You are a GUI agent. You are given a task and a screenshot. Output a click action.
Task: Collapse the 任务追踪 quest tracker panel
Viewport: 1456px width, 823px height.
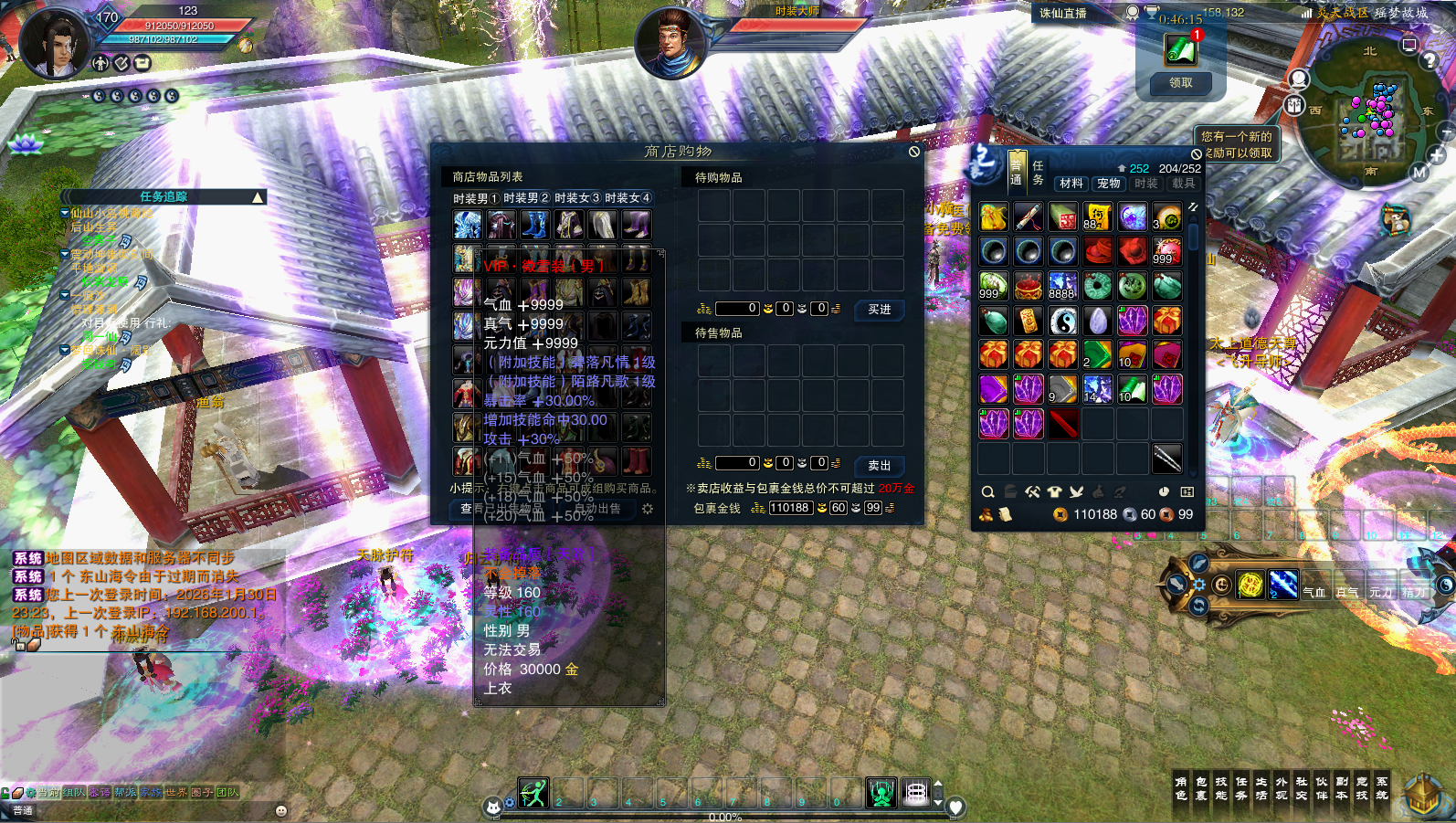tap(258, 197)
